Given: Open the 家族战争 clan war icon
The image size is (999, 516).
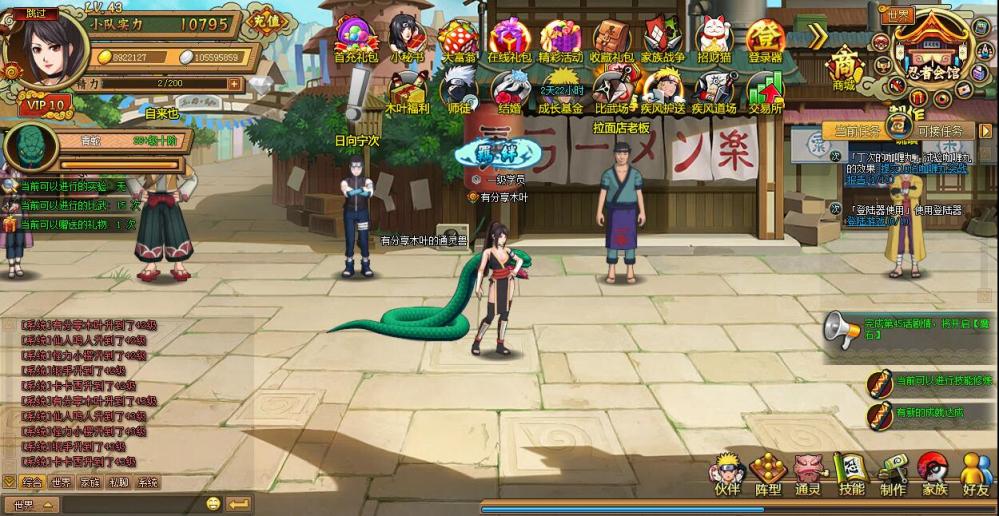Looking at the screenshot, I should click(x=663, y=38).
